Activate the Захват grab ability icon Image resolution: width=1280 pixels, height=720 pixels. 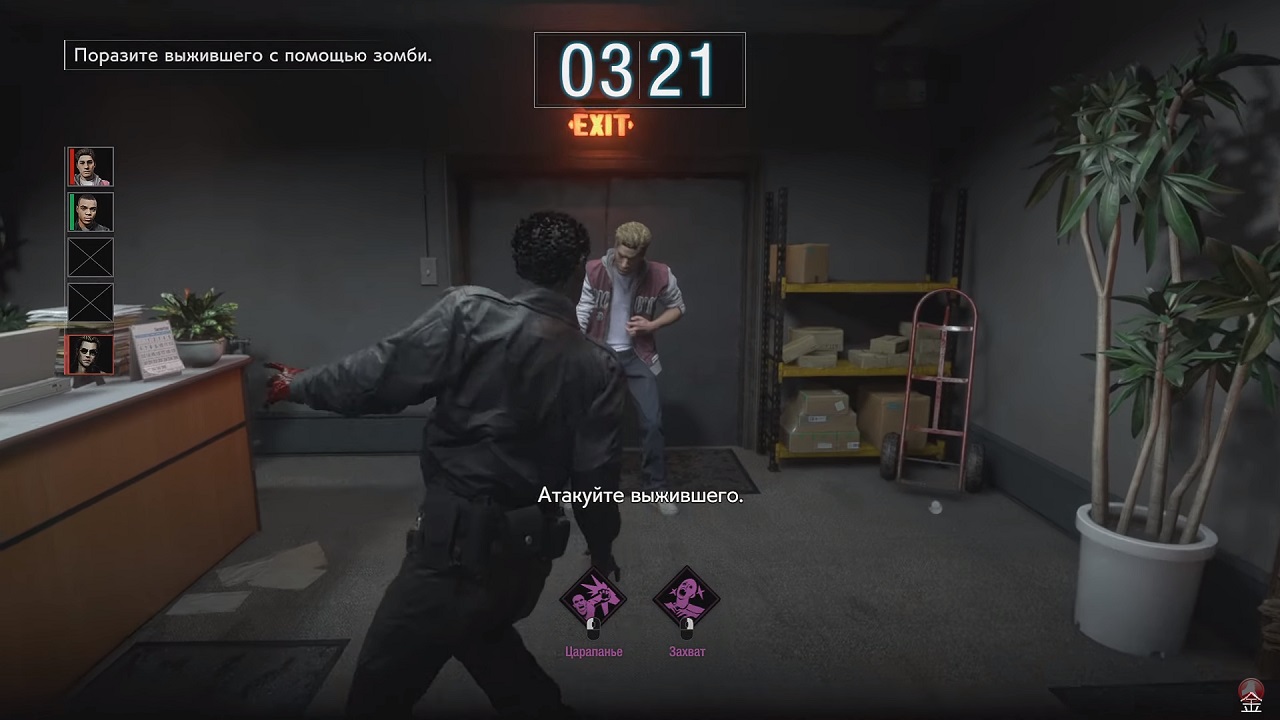pyautogui.click(x=686, y=599)
